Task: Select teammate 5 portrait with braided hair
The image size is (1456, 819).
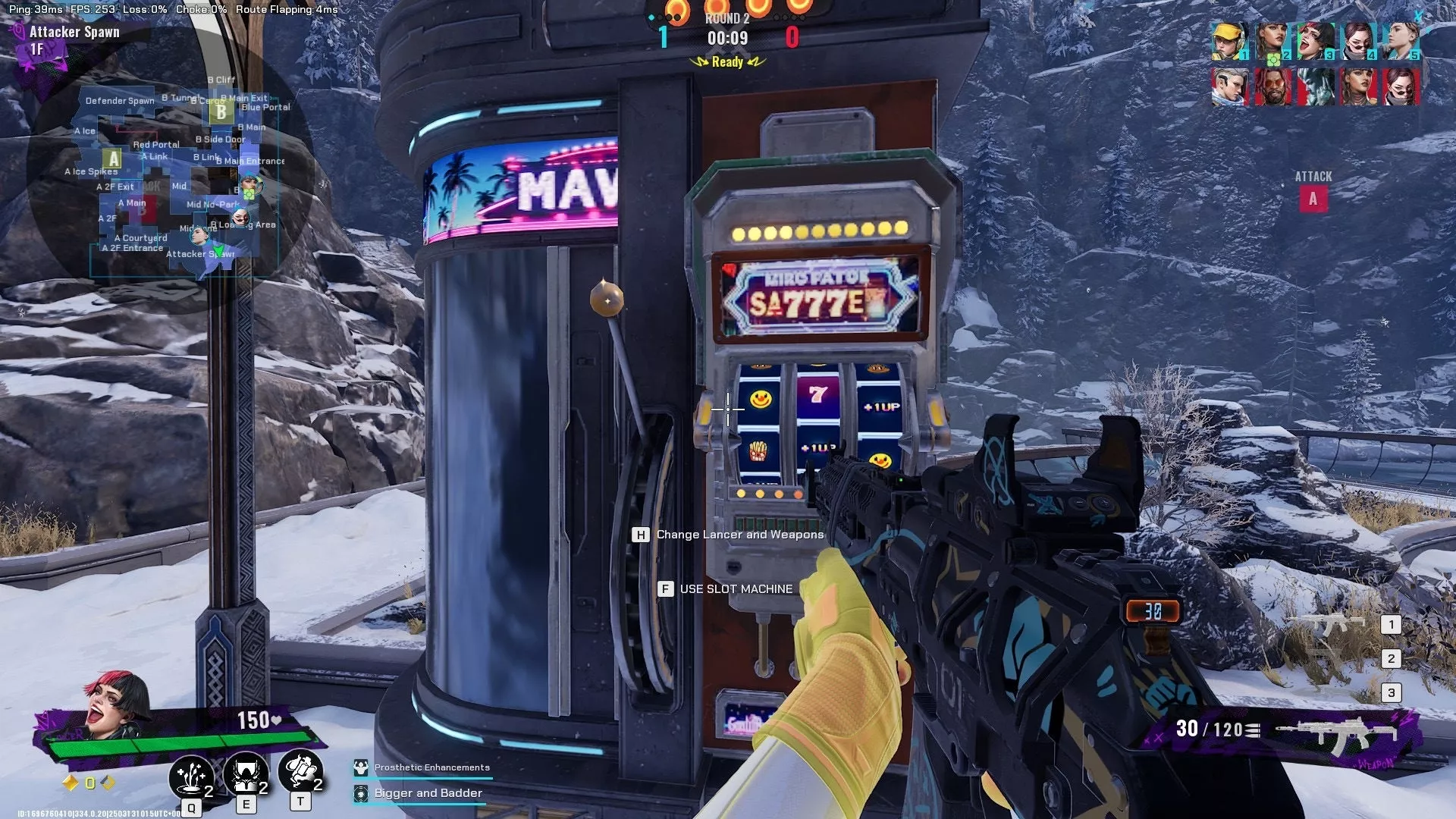Action: pyautogui.click(x=1401, y=42)
